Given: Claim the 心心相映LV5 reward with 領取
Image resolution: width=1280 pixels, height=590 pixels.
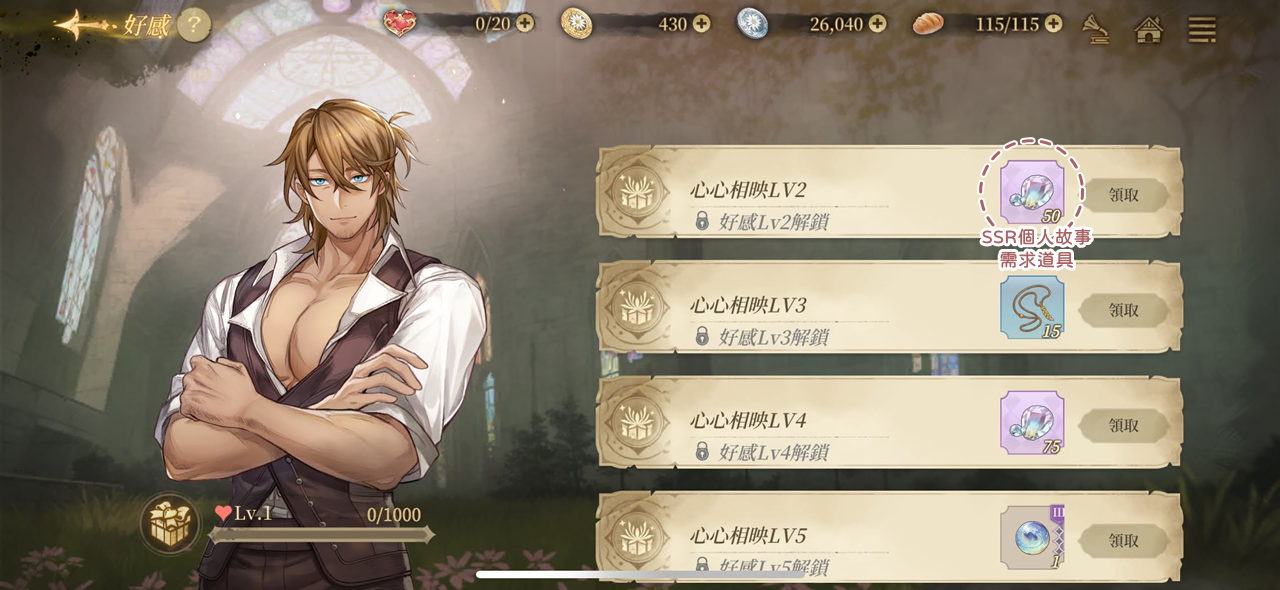Looking at the screenshot, I should coord(1124,540).
